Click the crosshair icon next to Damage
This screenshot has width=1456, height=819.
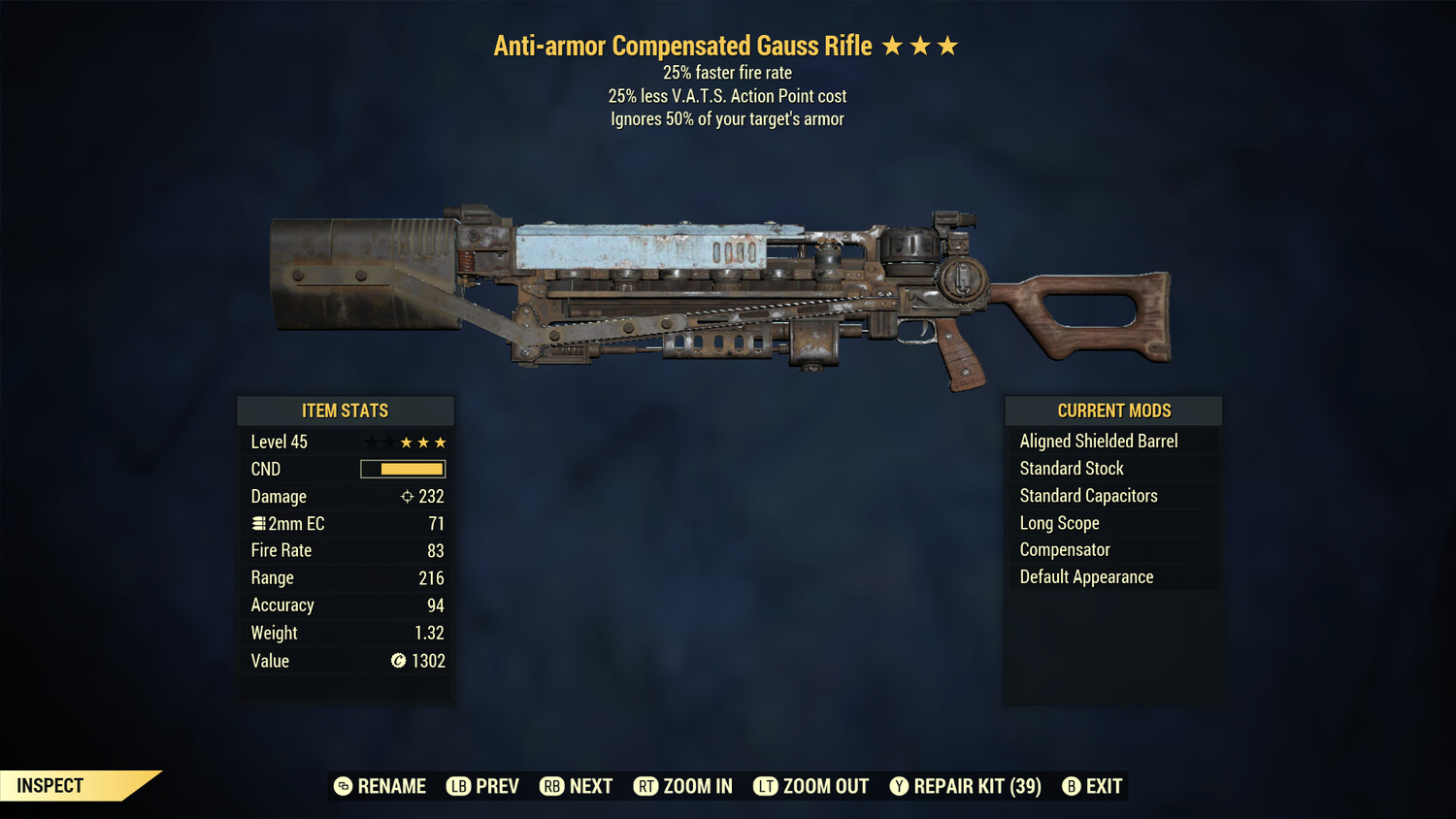click(407, 496)
